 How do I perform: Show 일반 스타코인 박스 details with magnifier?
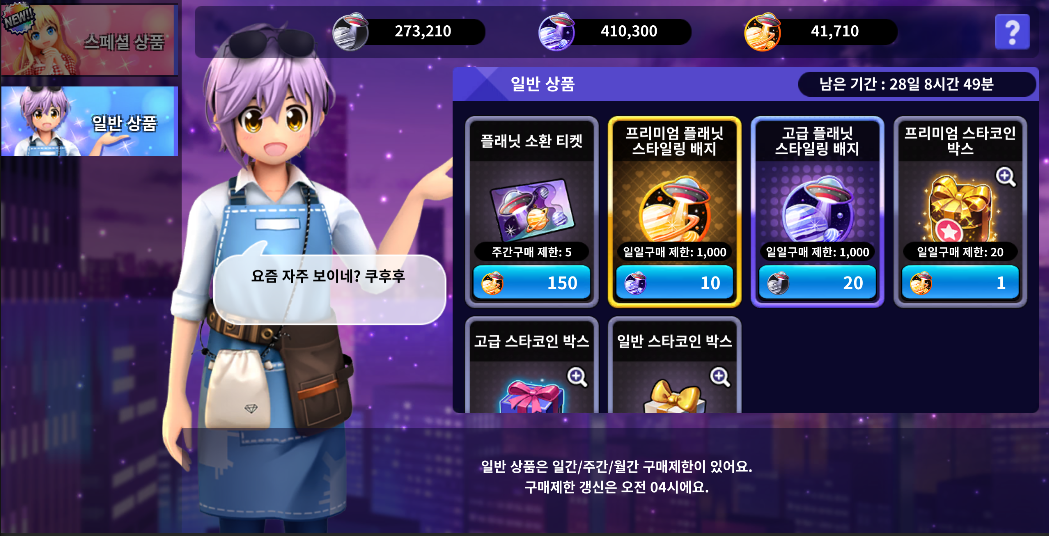pos(720,376)
